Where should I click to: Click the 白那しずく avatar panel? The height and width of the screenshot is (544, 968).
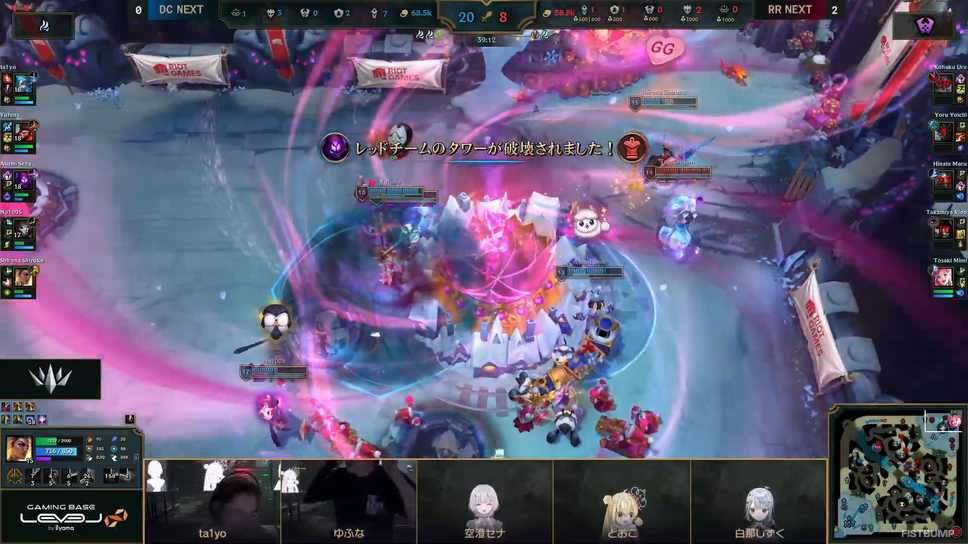coord(758,501)
